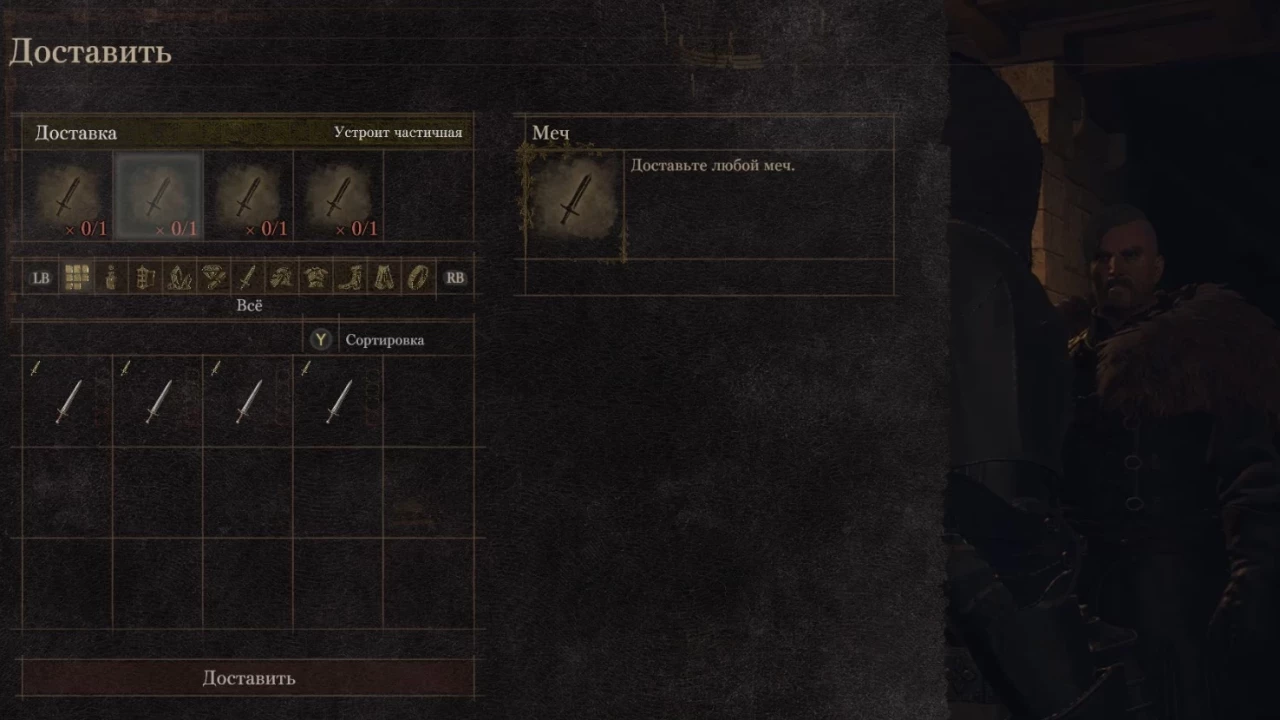Select the highlighted sword delivery slot

tap(158, 196)
